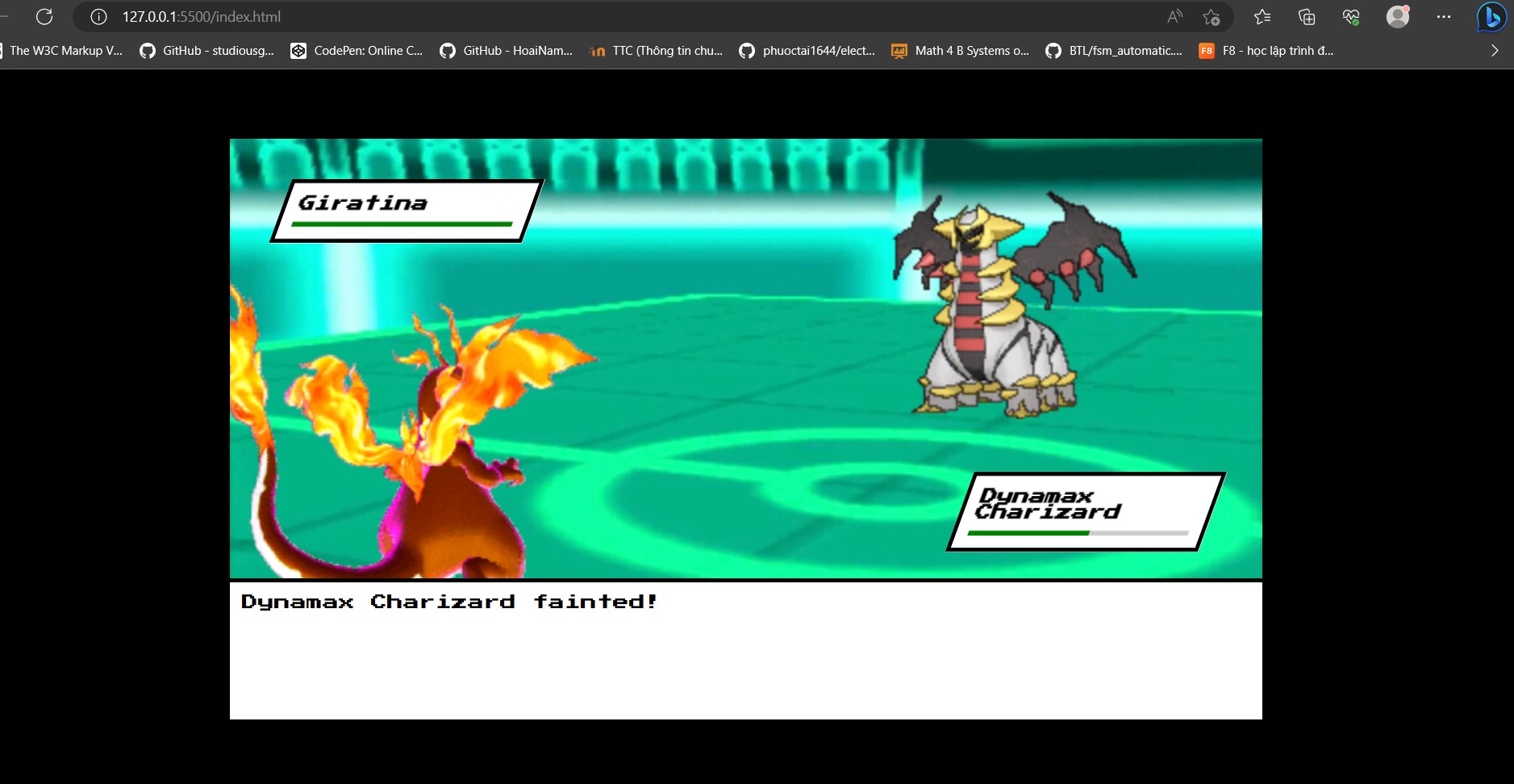
Task: Click the page info icon in address bar
Action: [98, 16]
